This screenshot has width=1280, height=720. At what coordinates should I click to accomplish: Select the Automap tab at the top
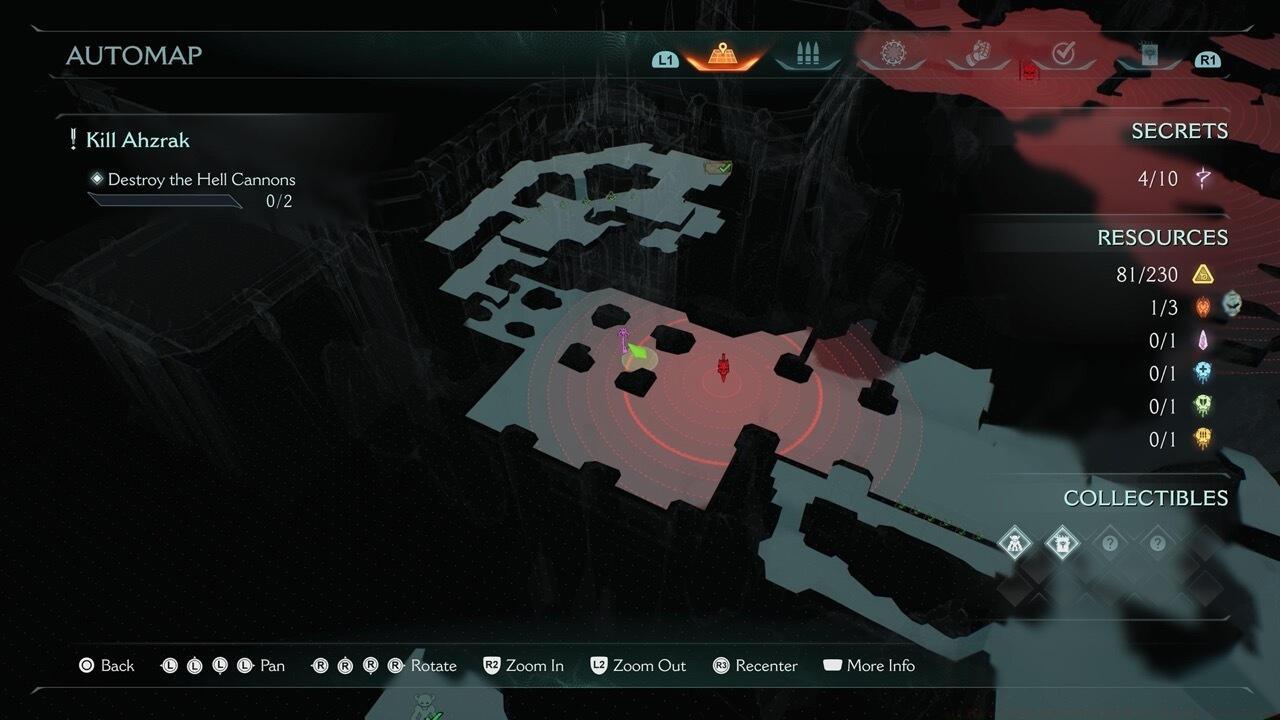(722, 55)
